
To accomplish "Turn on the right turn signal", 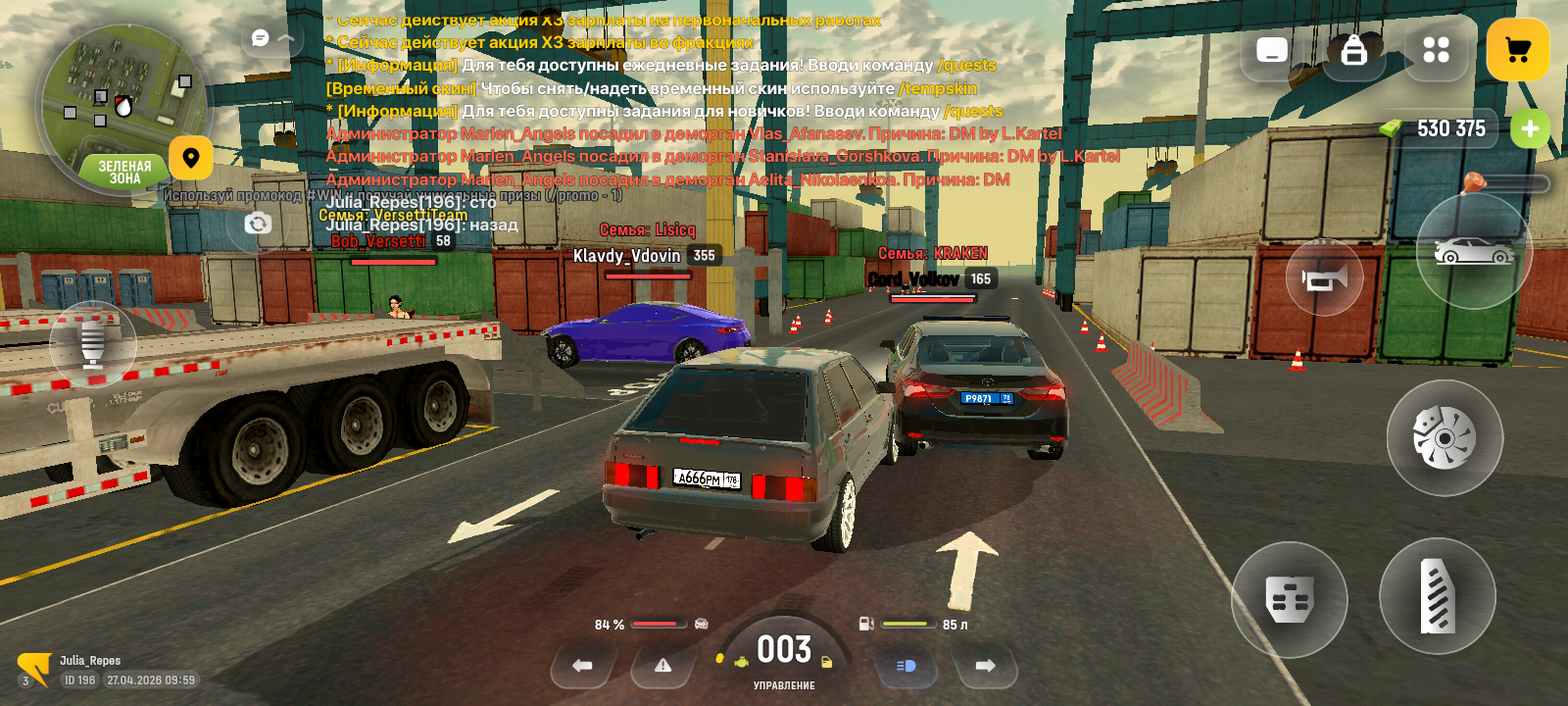I will pos(985,666).
